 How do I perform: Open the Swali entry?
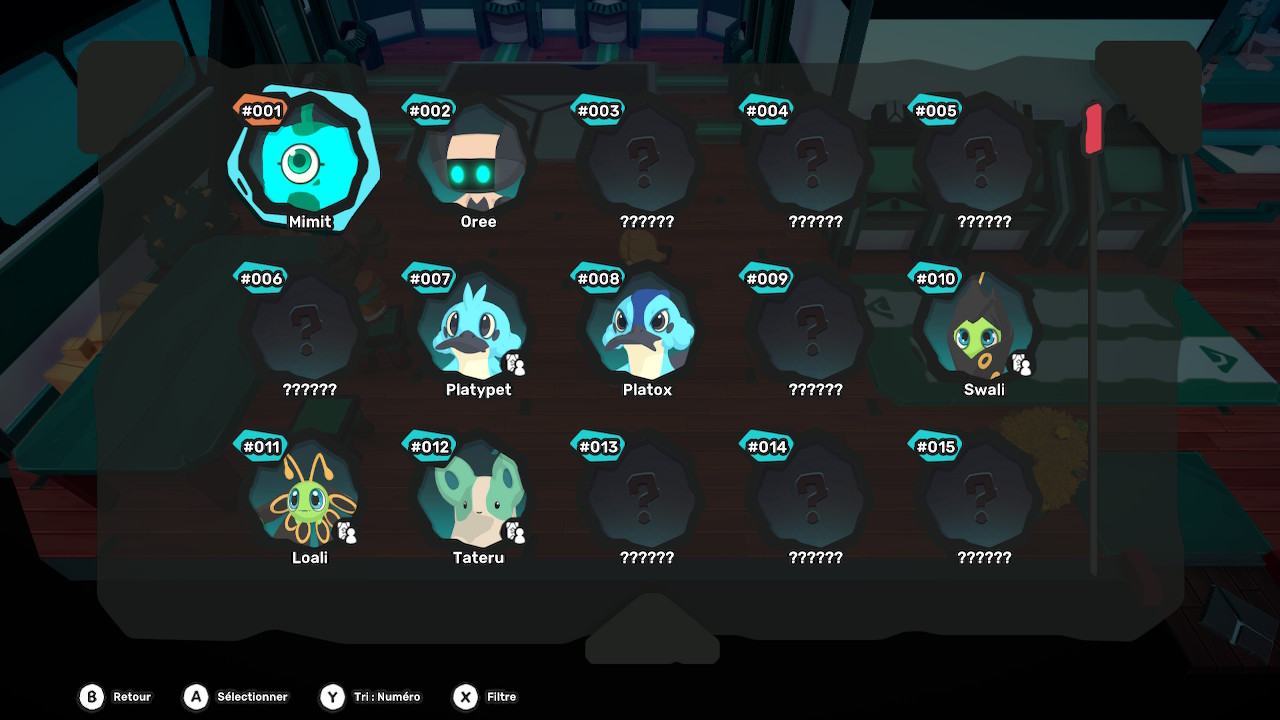click(979, 331)
